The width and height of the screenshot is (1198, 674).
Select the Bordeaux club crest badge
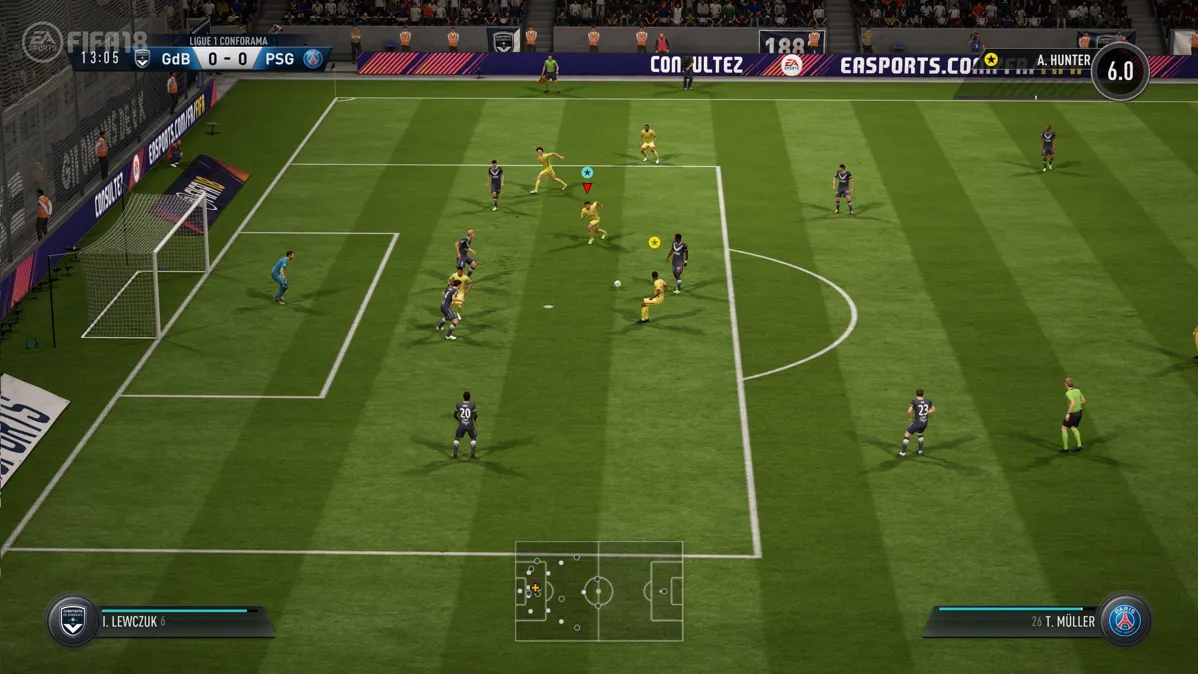[x=73, y=621]
